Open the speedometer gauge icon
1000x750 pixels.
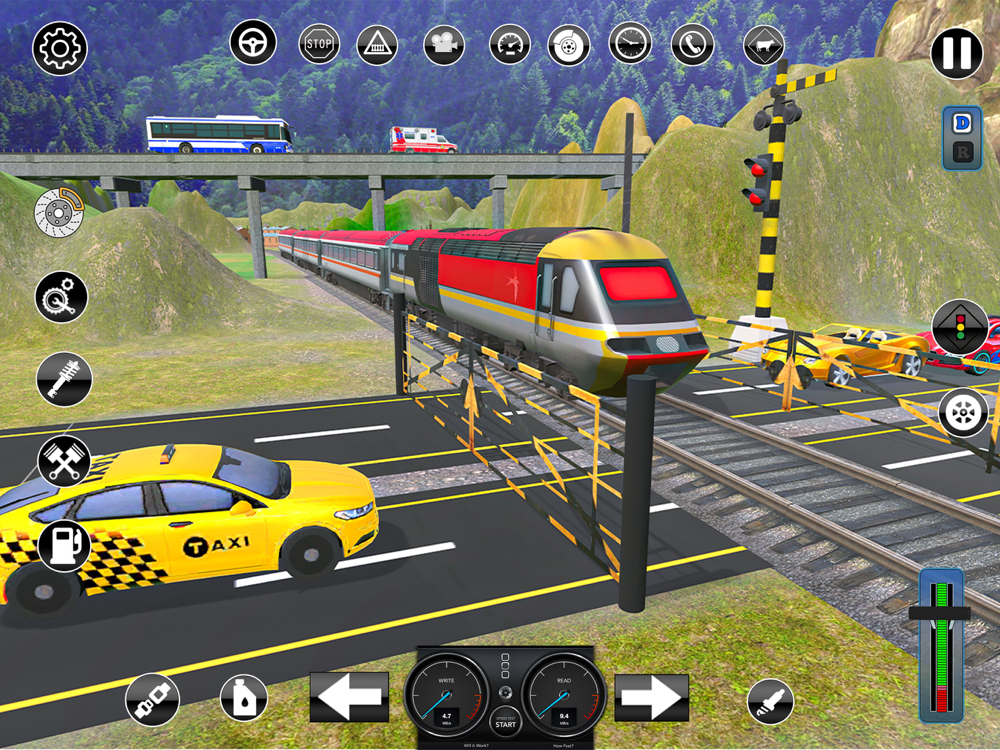[x=510, y=44]
